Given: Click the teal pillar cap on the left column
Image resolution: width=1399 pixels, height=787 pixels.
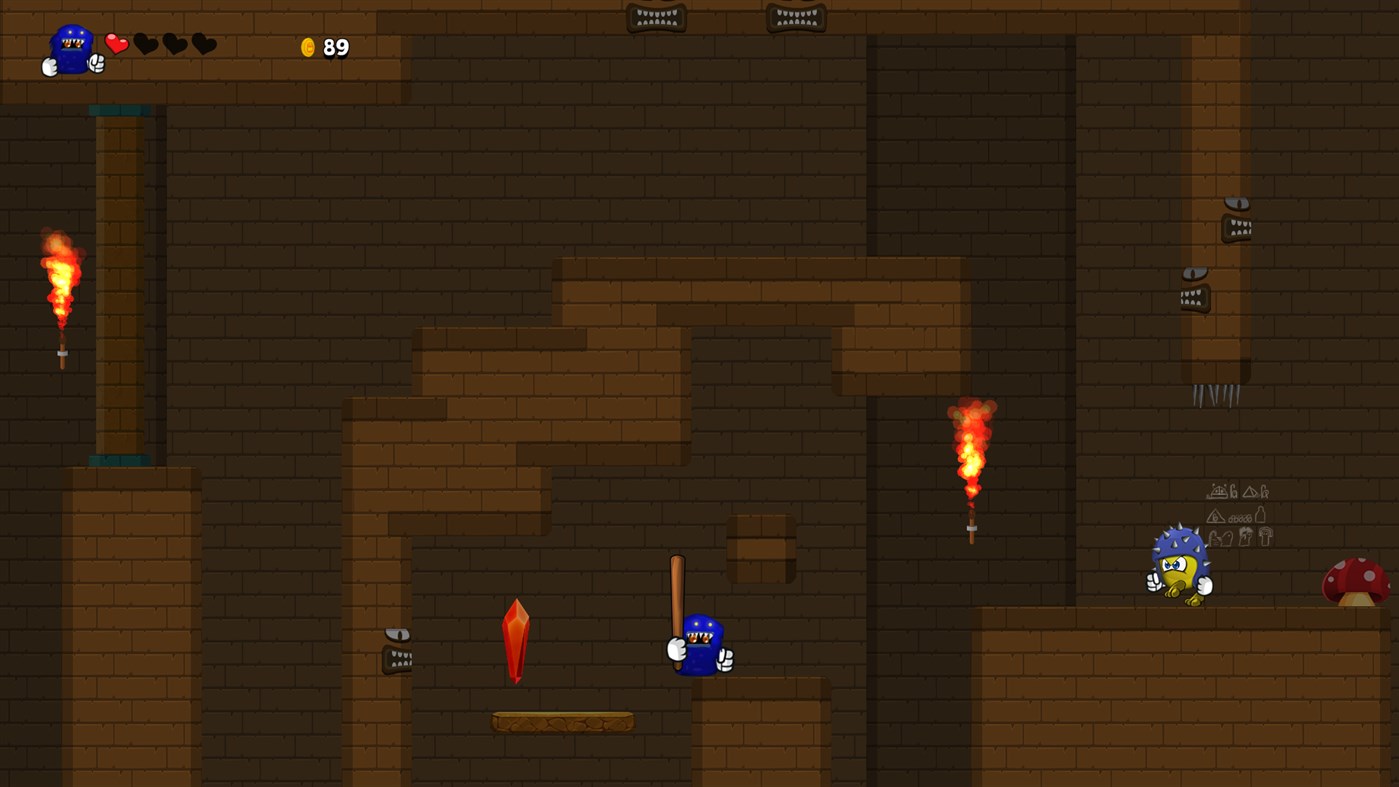Looking at the screenshot, I should (x=120, y=110).
